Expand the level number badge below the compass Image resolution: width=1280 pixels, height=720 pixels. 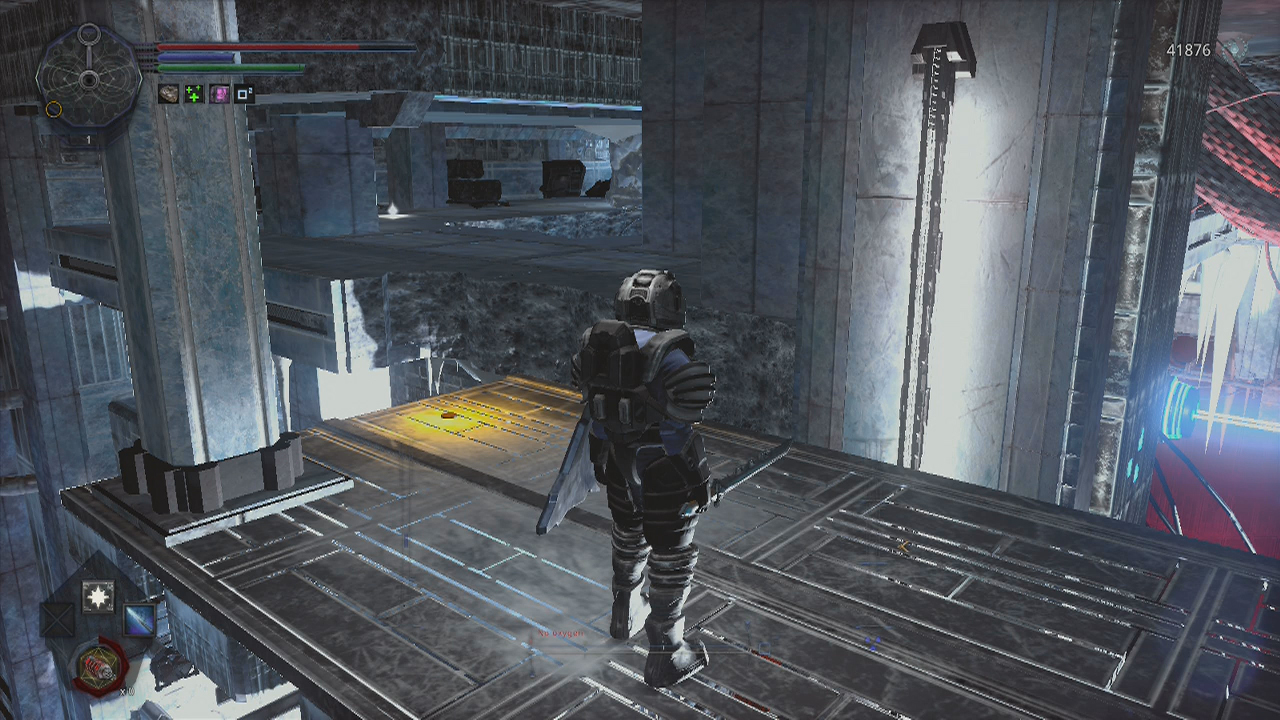(88, 139)
